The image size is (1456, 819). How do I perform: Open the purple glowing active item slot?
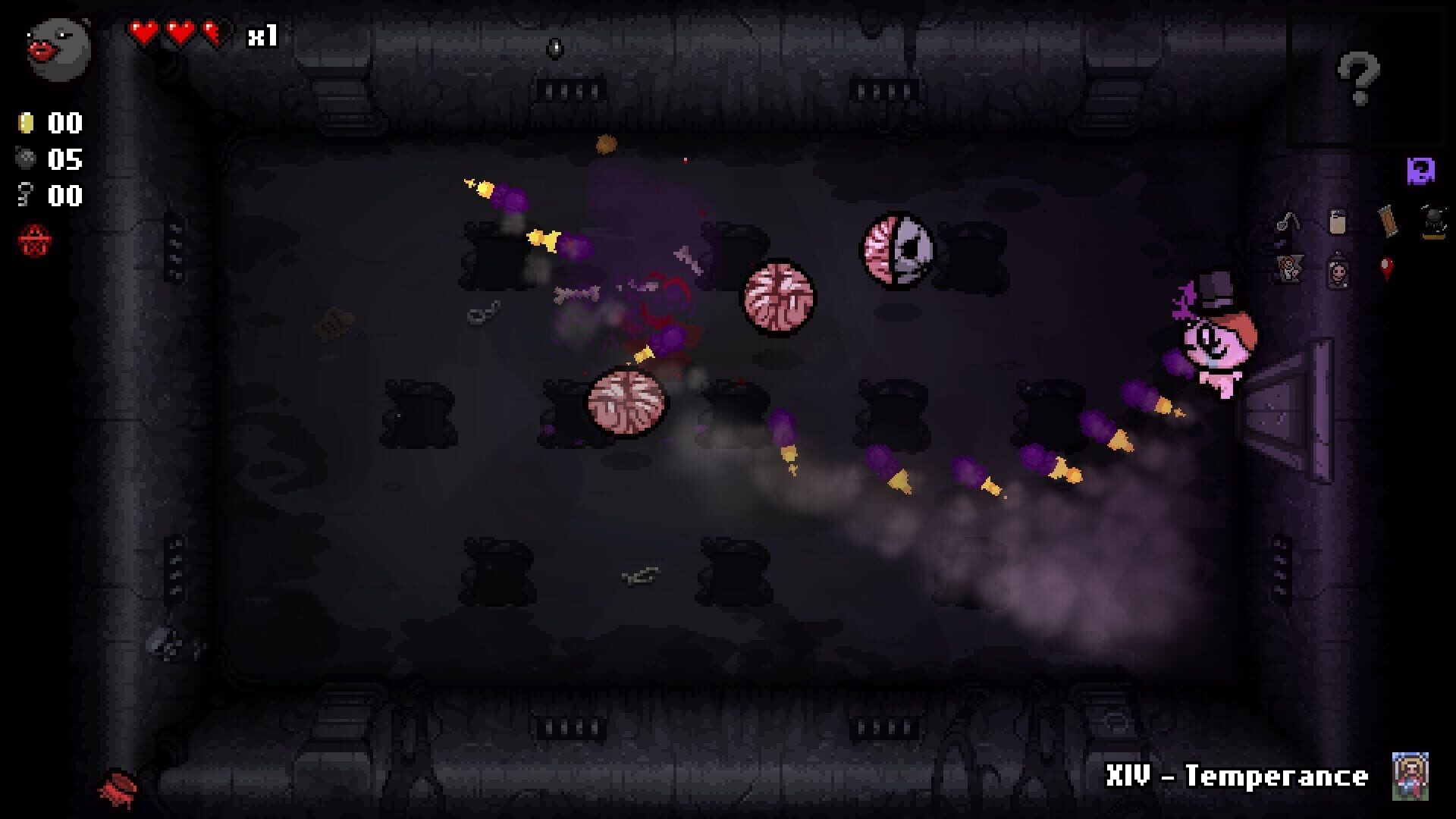coord(1421,170)
